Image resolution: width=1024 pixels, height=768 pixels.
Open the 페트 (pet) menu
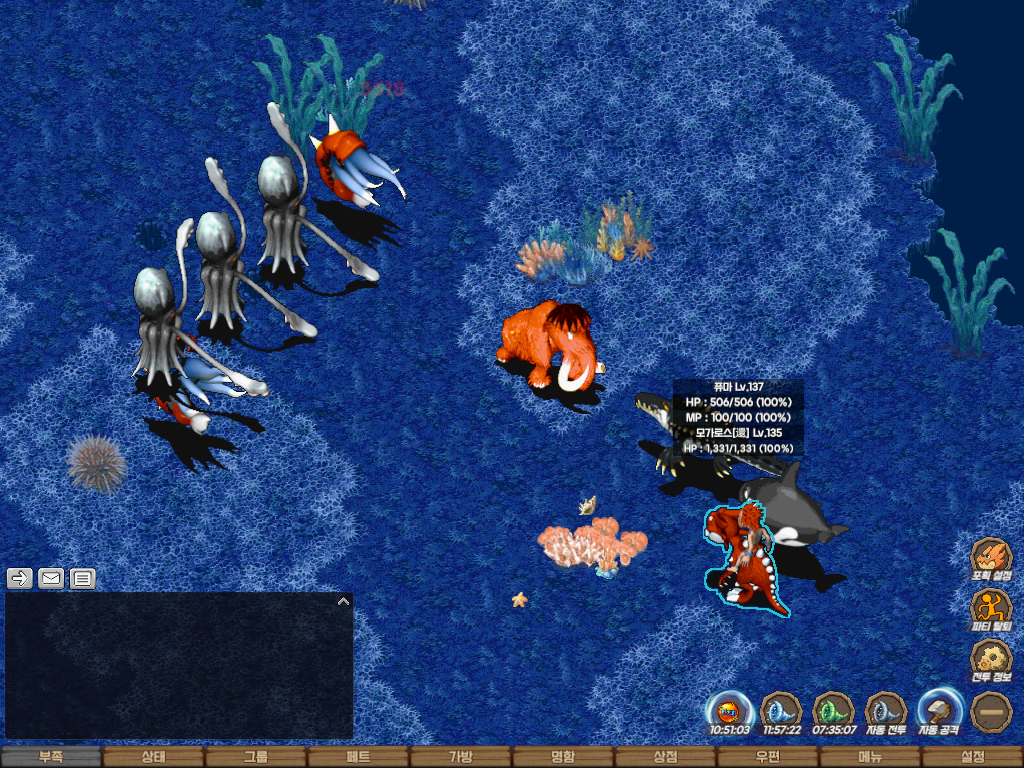tap(358, 757)
